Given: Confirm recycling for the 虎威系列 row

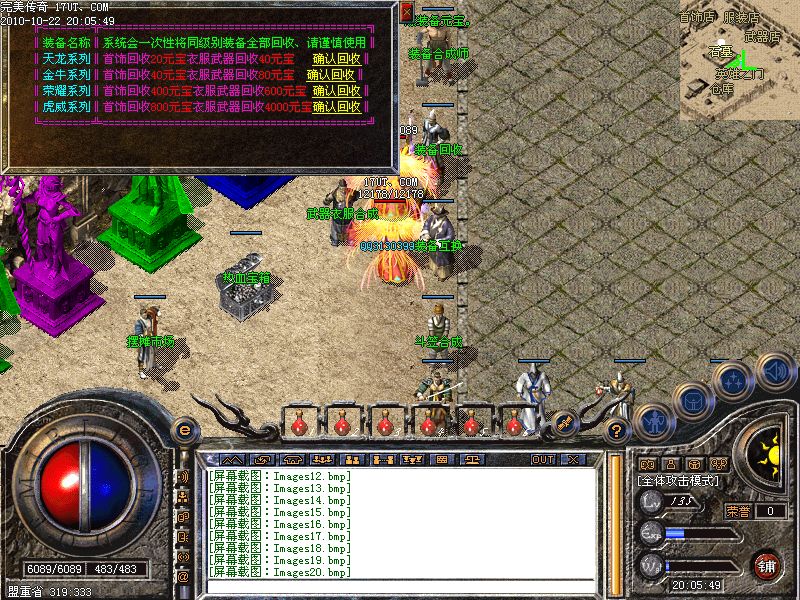Looking at the screenshot, I should coord(336,107).
